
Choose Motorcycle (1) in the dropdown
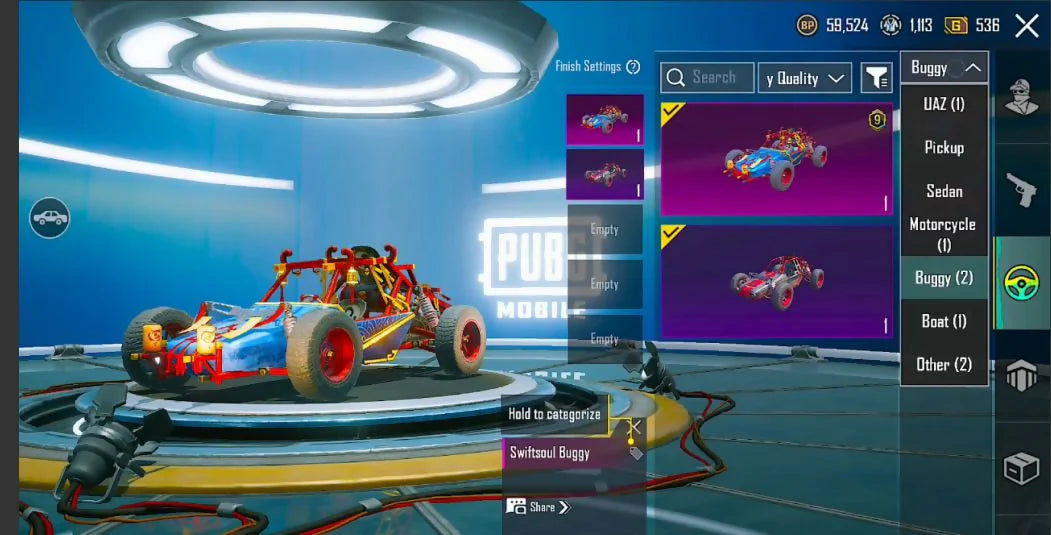tap(943, 234)
